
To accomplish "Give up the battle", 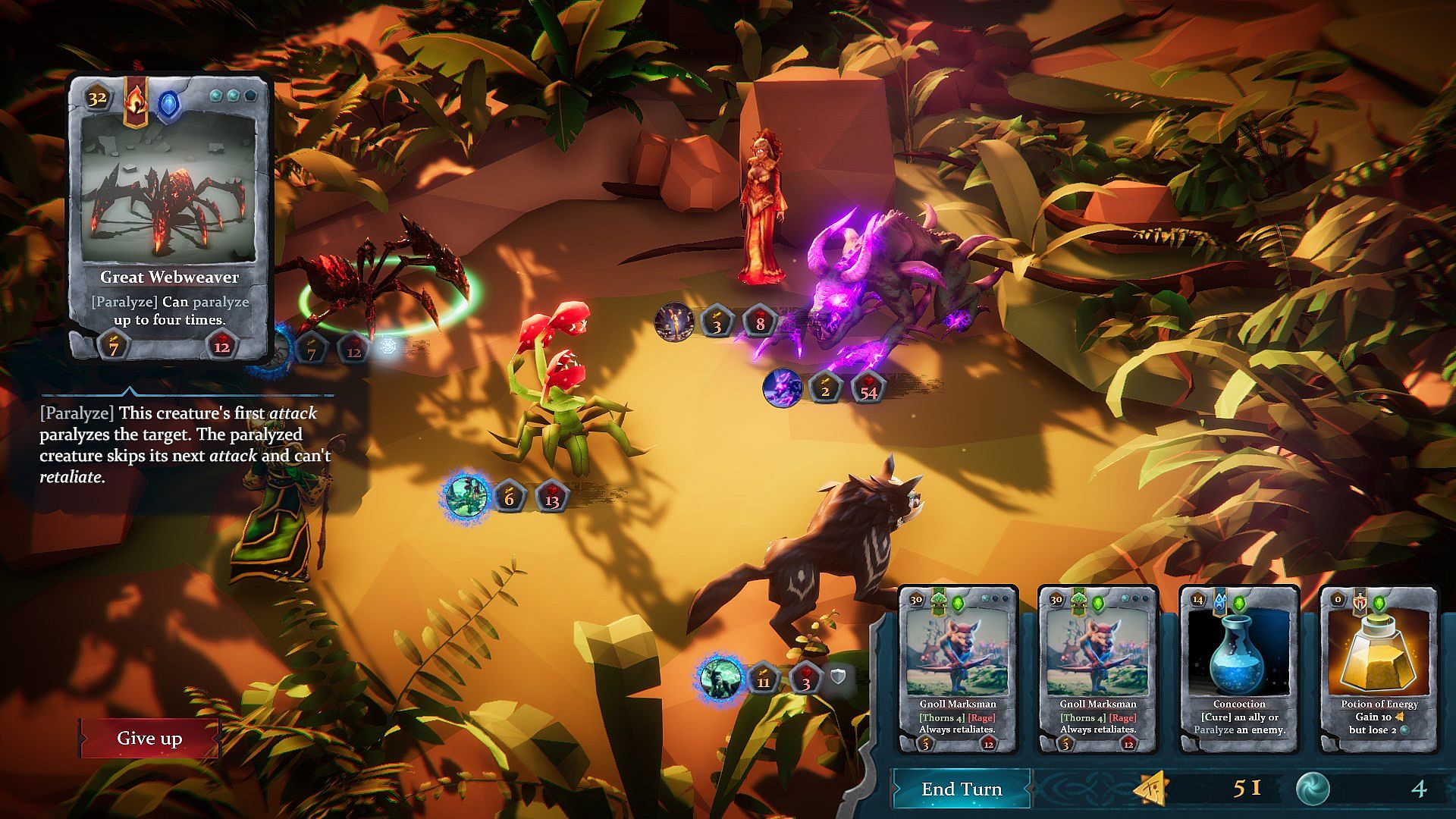I will pos(149,739).
